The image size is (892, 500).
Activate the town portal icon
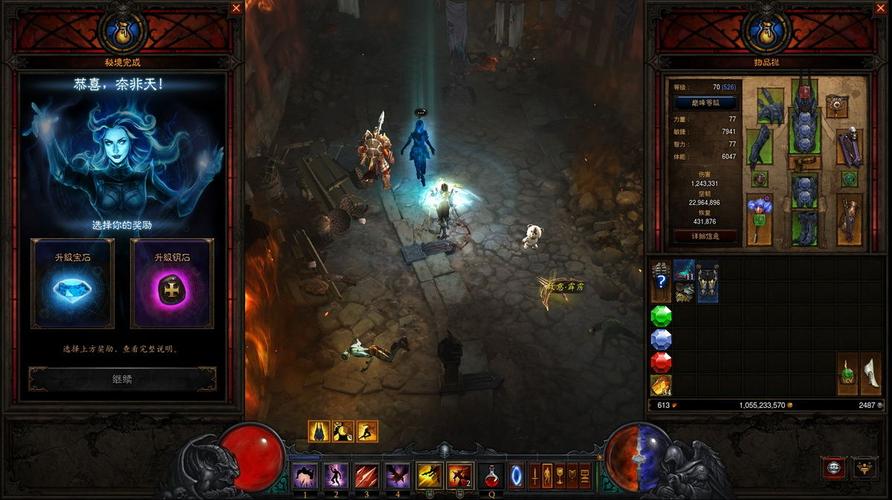tap(517, 474)
